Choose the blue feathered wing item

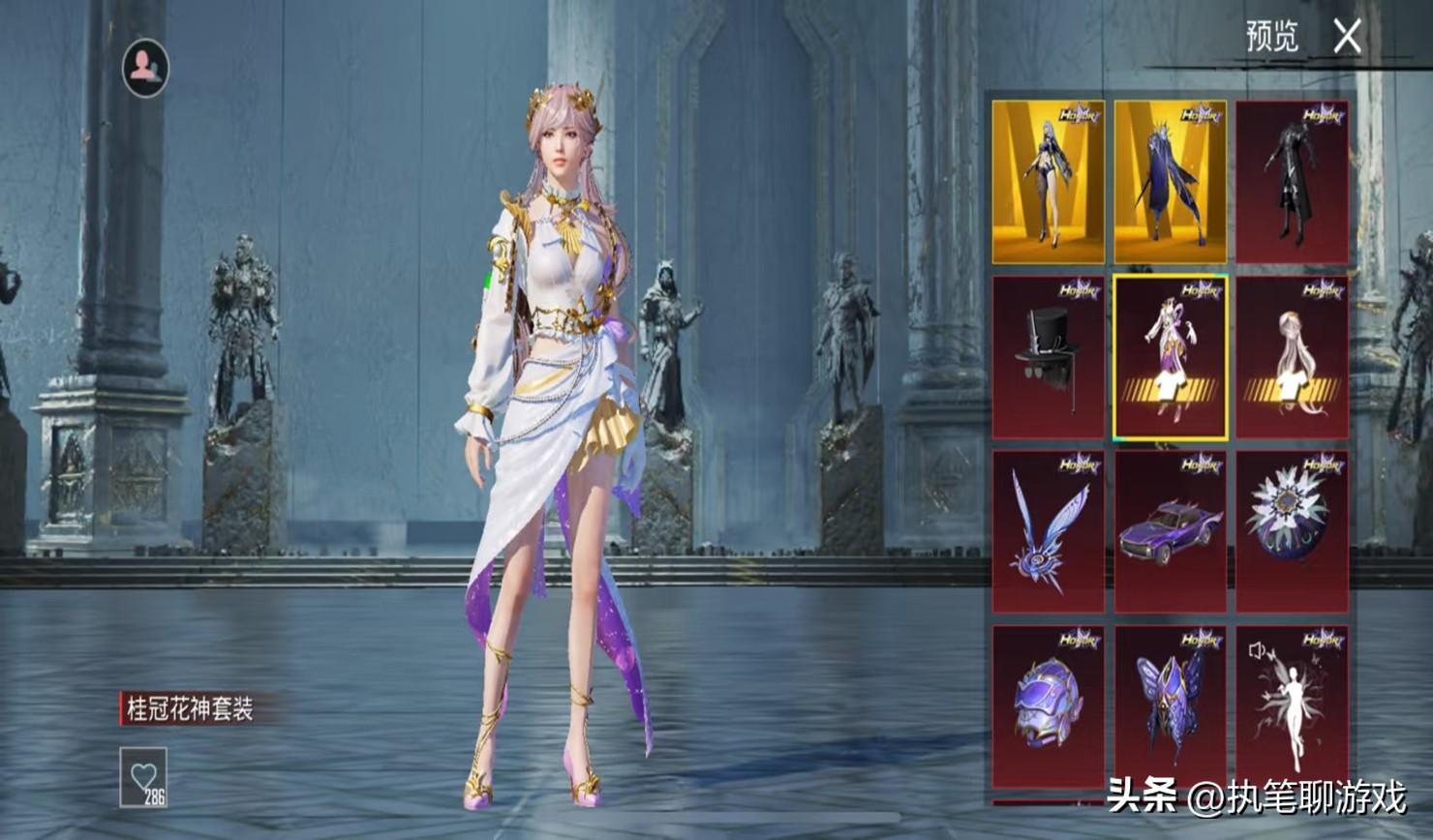pos(1048,531)
